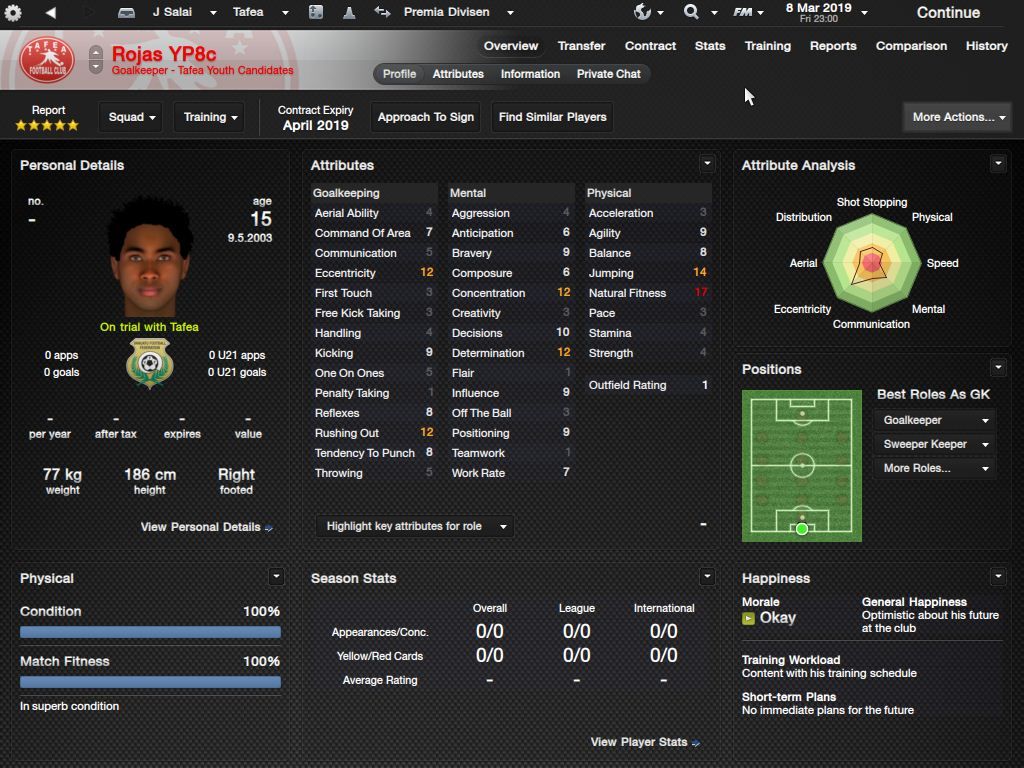Open the Private Chat sub-tab
The height and width of the screenshot is (768, 1024).
pos(608,74)
